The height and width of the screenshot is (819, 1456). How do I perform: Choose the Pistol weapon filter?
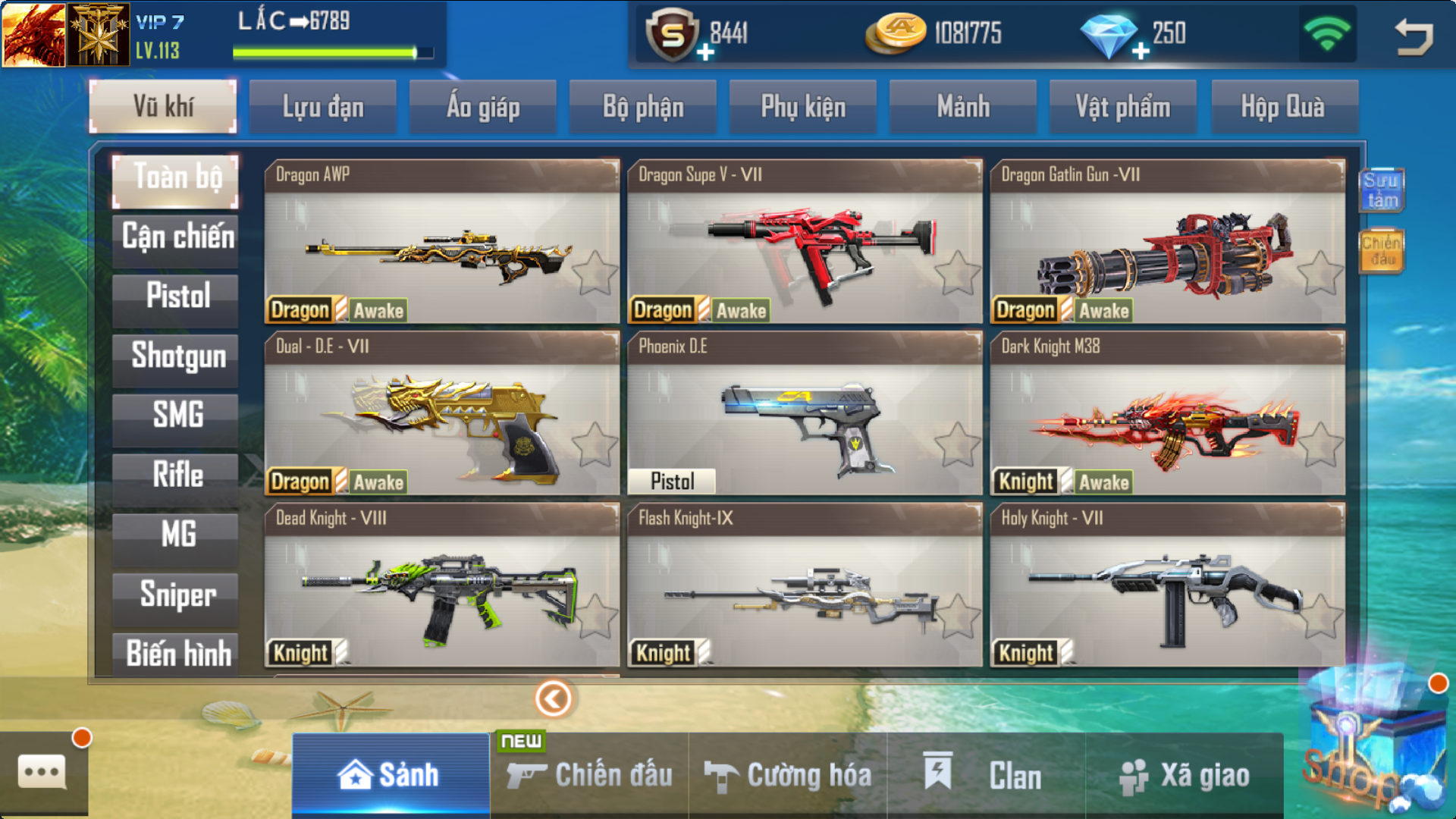[x=176, y=296]
